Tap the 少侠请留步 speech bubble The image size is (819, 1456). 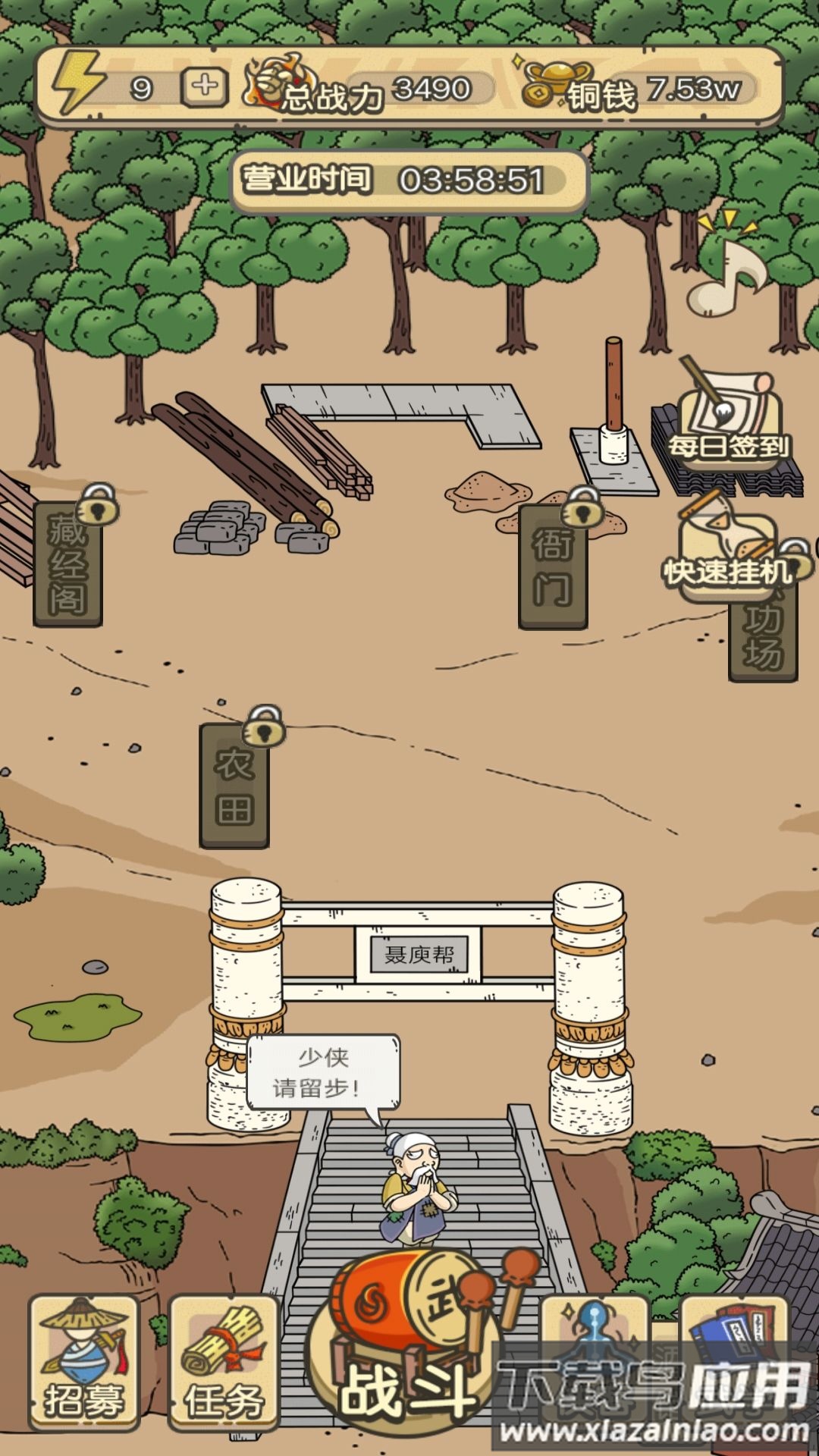[x=323, y=1073]
